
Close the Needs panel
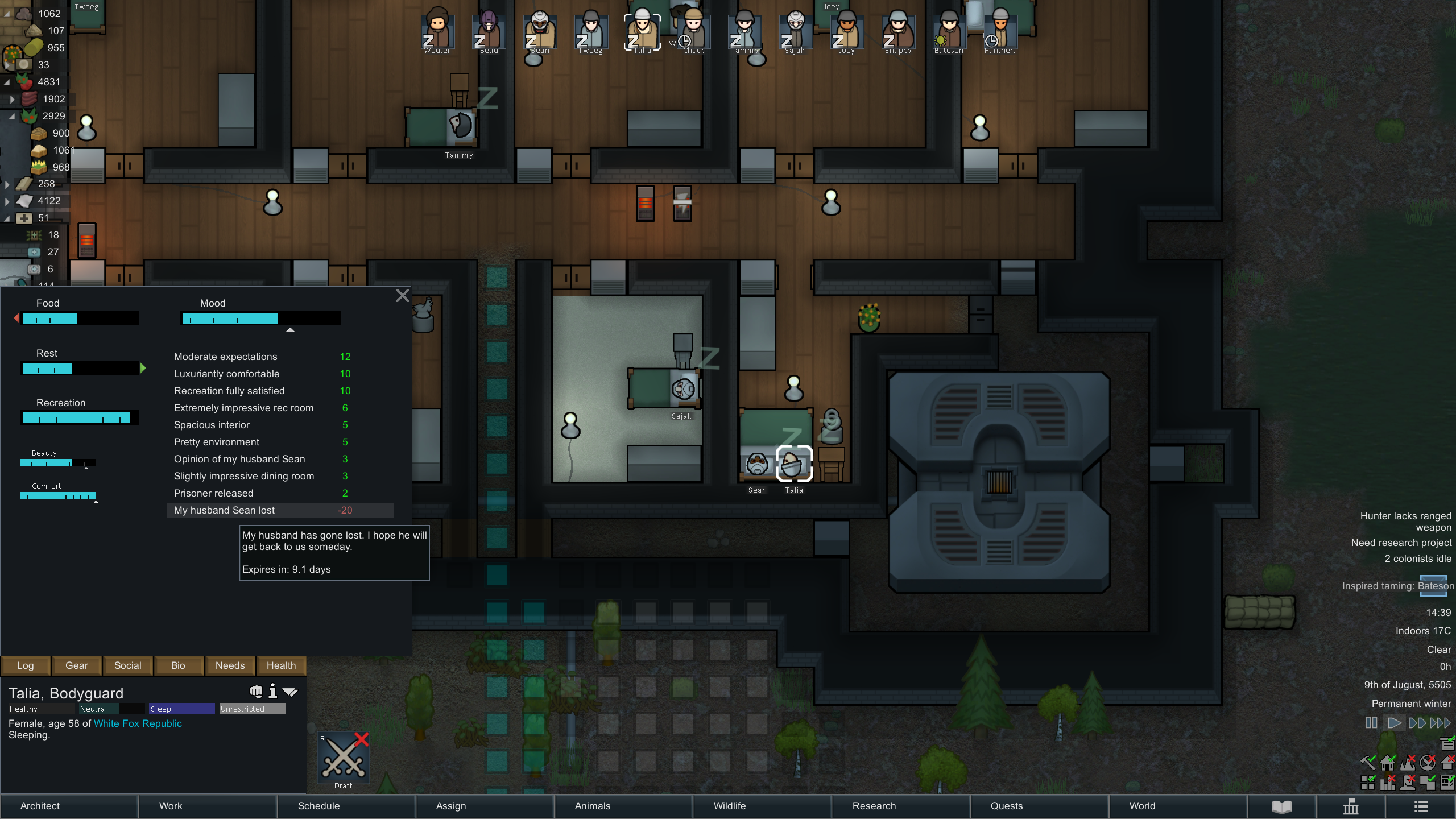click(x=402, y=296)
